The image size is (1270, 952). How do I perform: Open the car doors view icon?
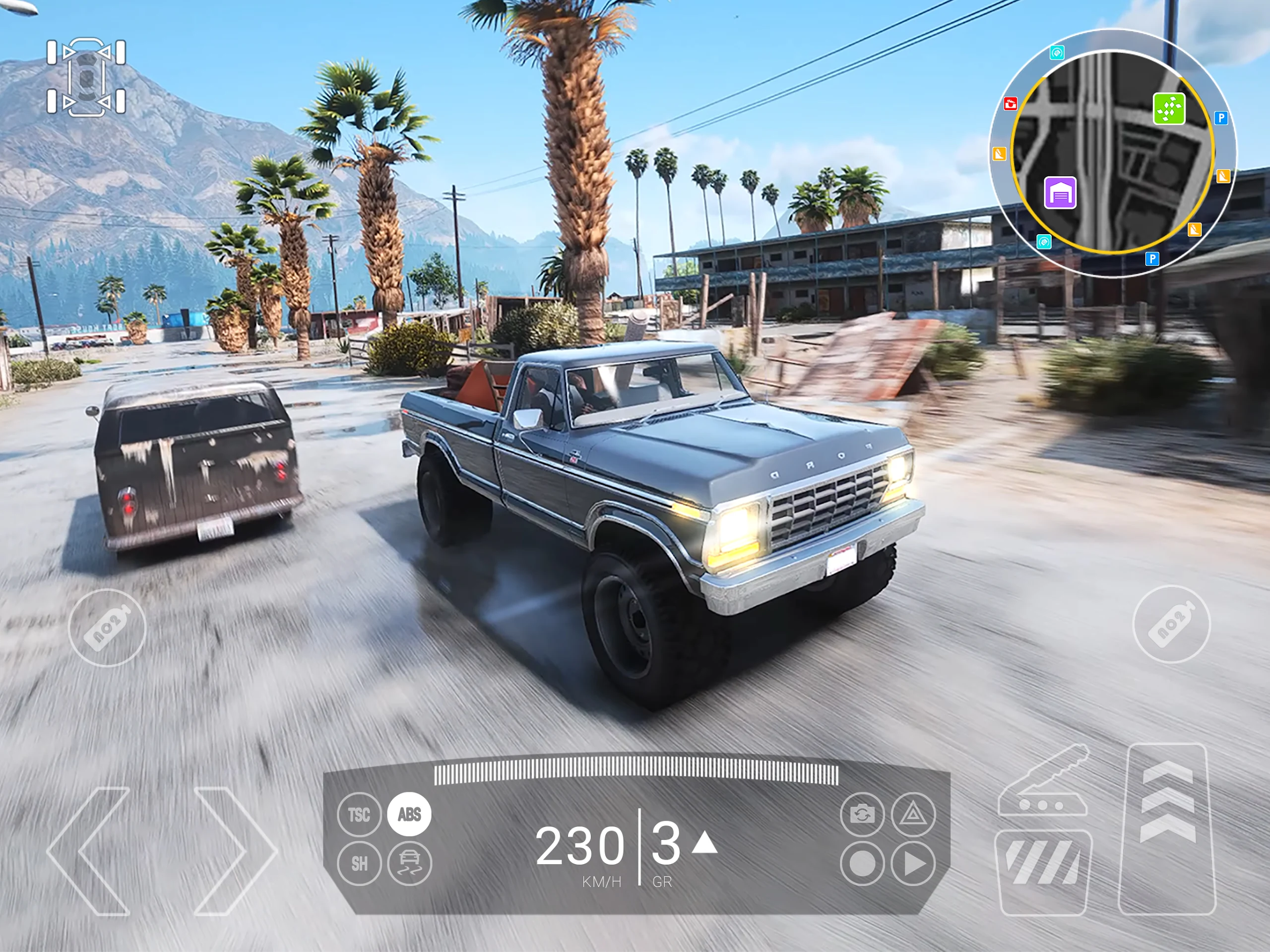[x=86, y=77]
